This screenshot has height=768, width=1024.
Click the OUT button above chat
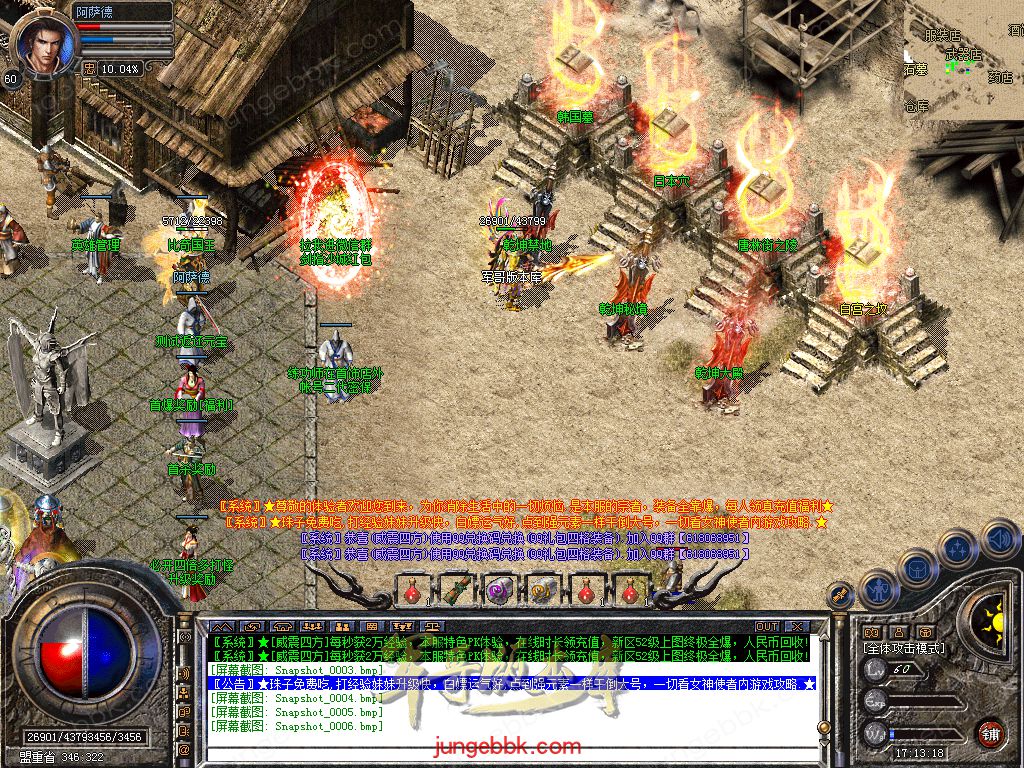[x=766, y=627]
